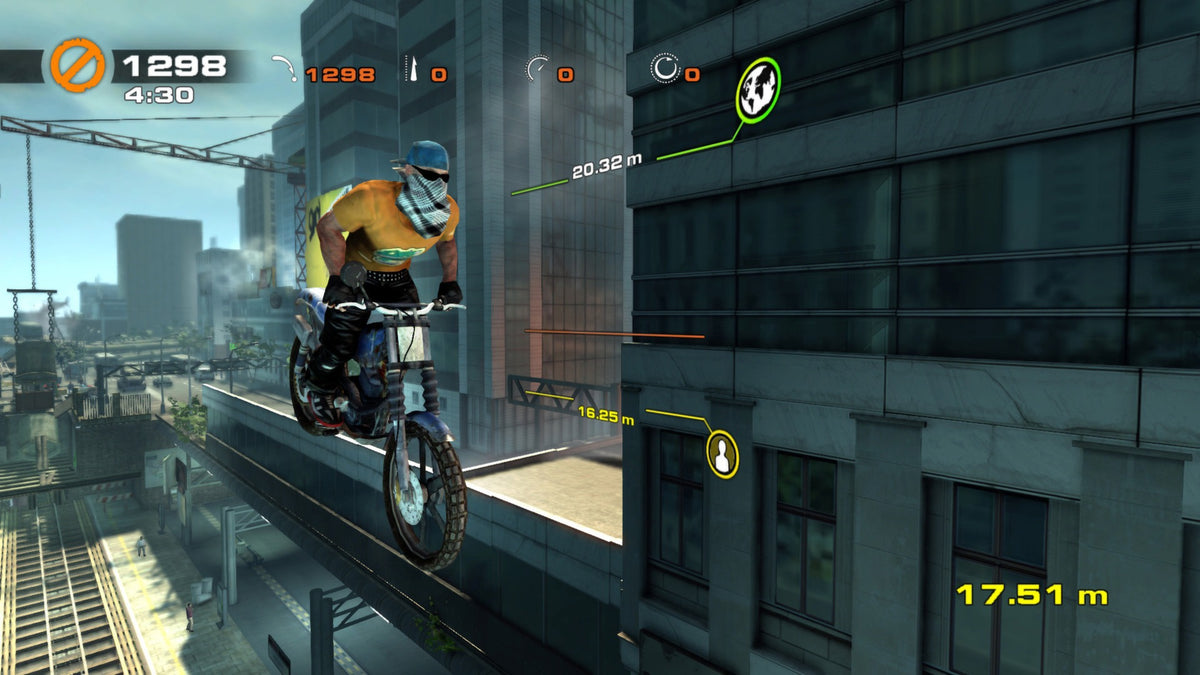The image size is (1200, 675).
Task: Click the vertical height stat icon
Action: tap(412, 71)
